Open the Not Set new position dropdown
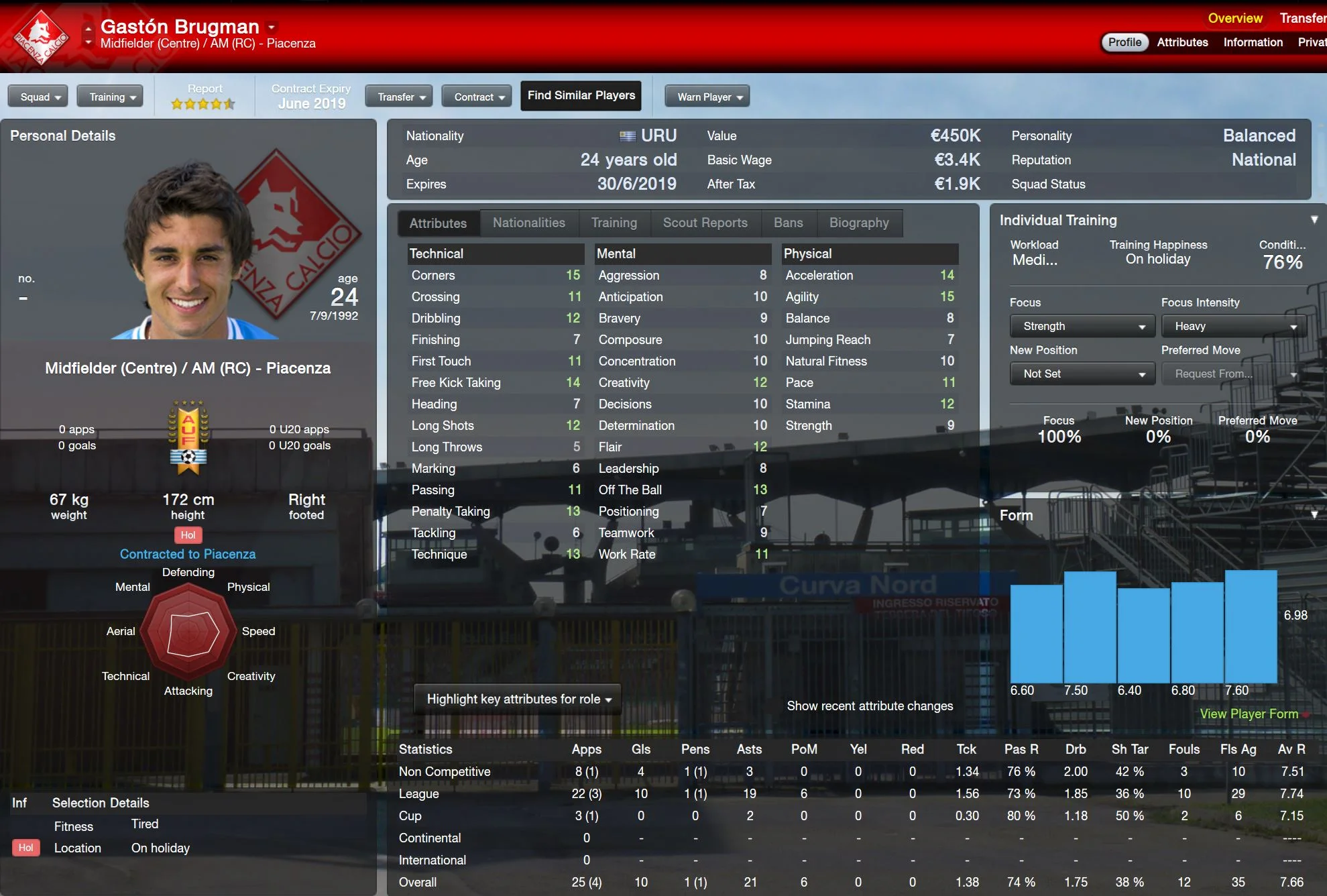1327x896 pixels. pos(1082,374)
